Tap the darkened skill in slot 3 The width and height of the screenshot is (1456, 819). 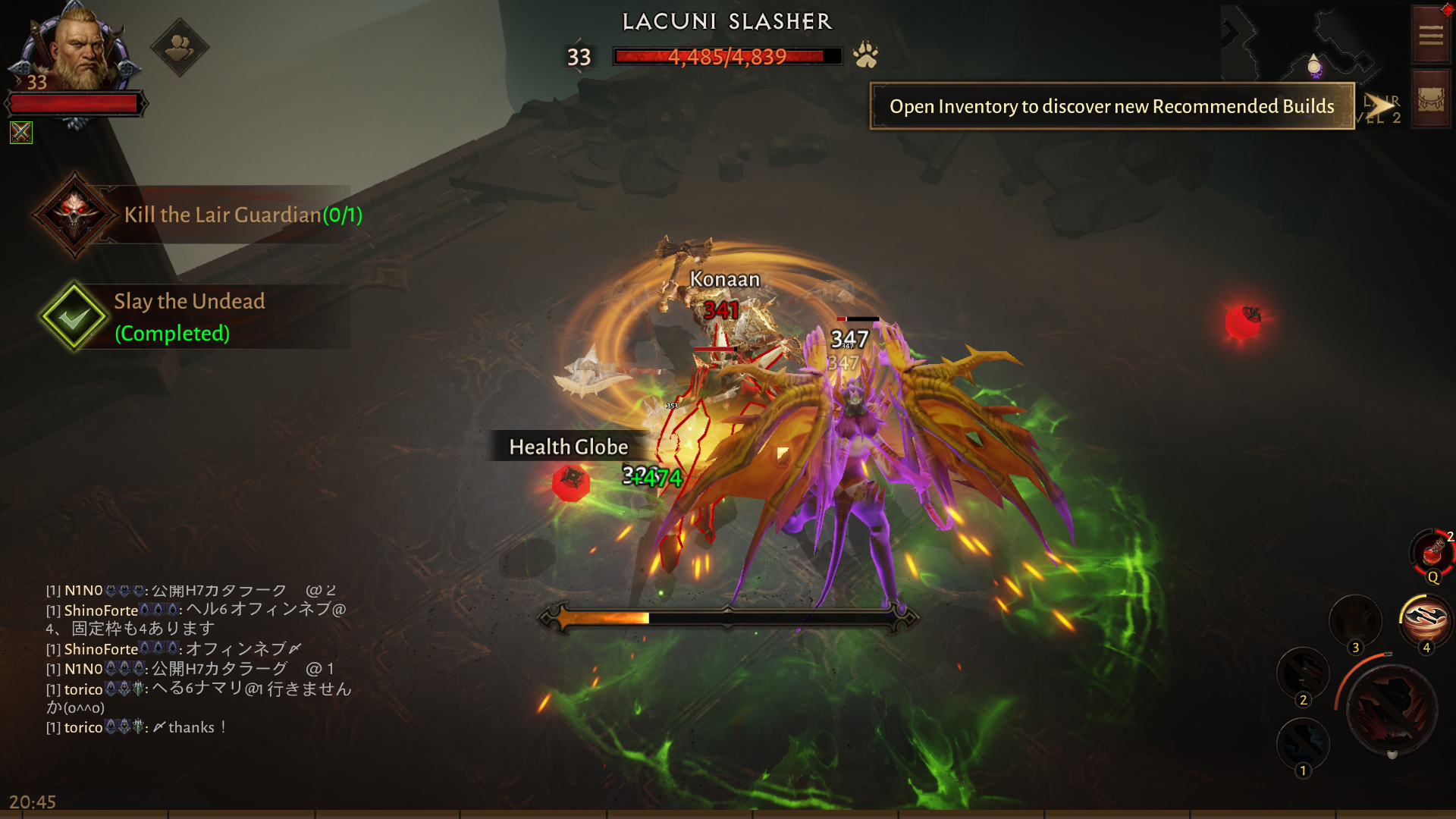(1355, 620)
